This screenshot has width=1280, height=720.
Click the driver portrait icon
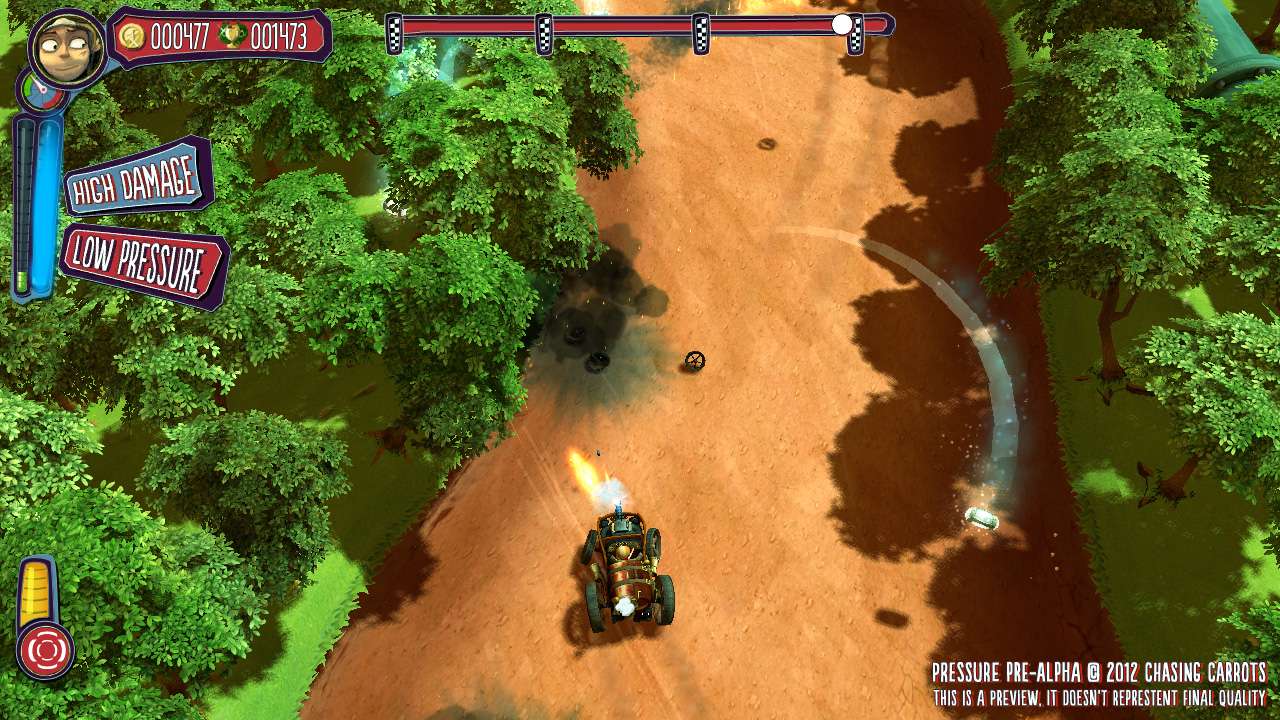[x=67, y=47]
